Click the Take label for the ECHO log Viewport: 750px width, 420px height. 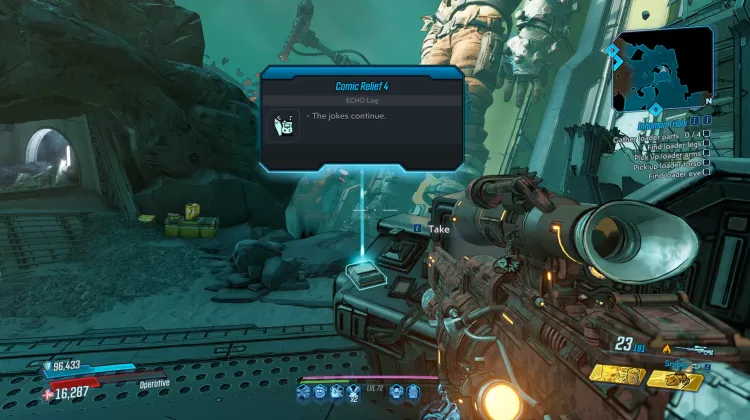439,228
